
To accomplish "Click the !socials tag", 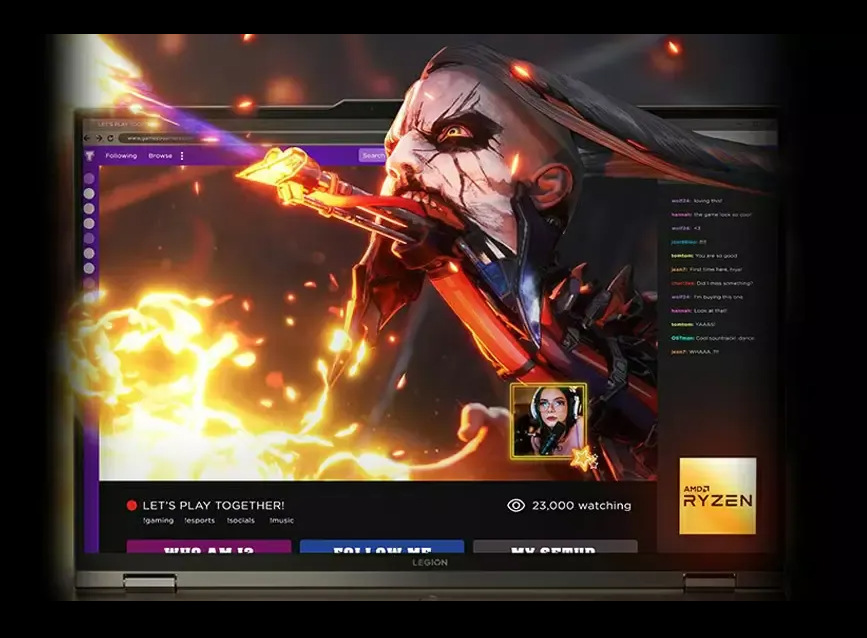I will click(x=241, y=521).
